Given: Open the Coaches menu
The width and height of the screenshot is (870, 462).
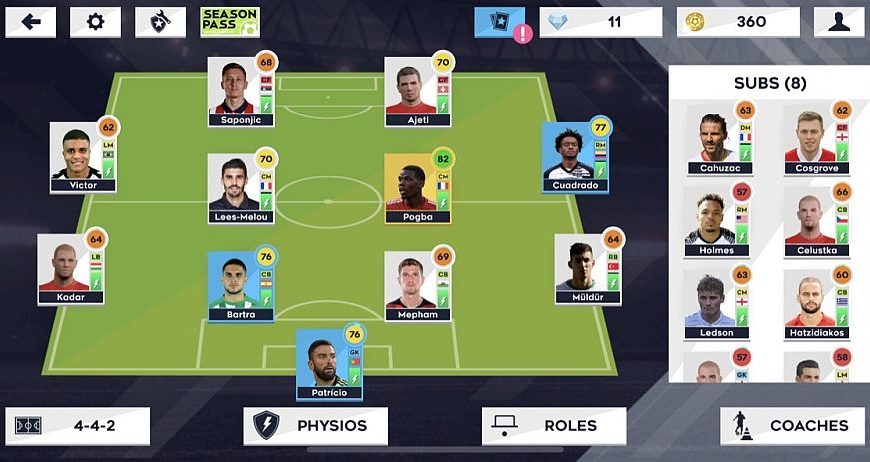Looking at the screenshot, I should [x=792, y=426].
